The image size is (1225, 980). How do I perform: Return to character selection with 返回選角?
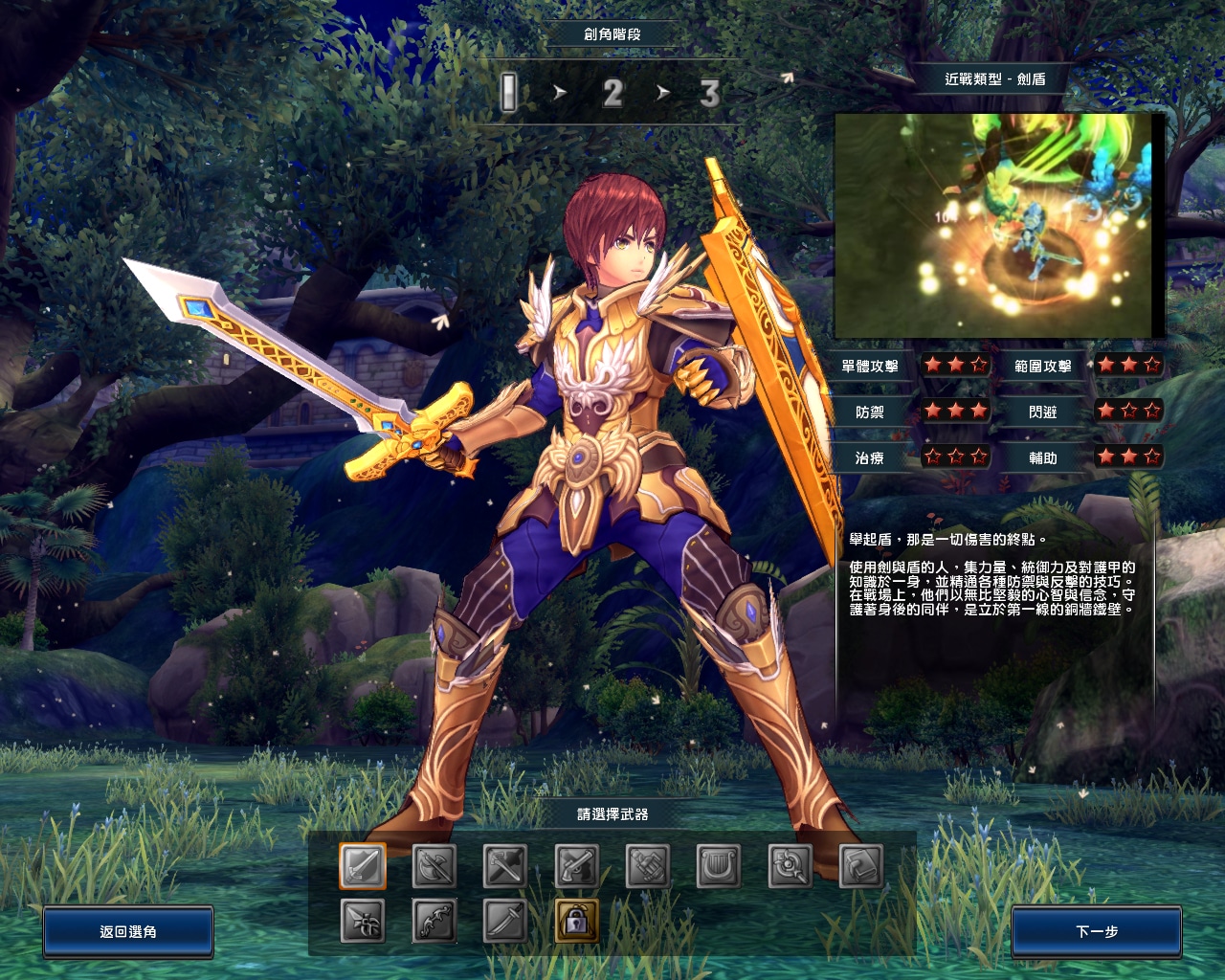click(x=128, y=931)
